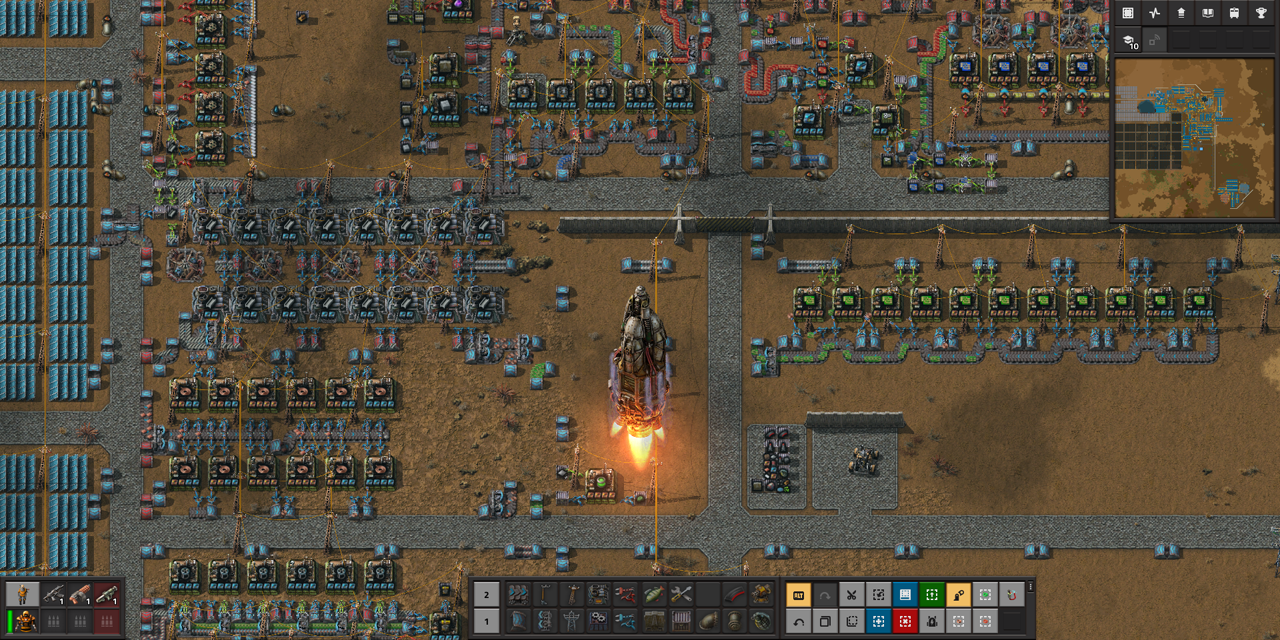
Task: Toggle the ALT info mode button
Action: tap(799, 595)
